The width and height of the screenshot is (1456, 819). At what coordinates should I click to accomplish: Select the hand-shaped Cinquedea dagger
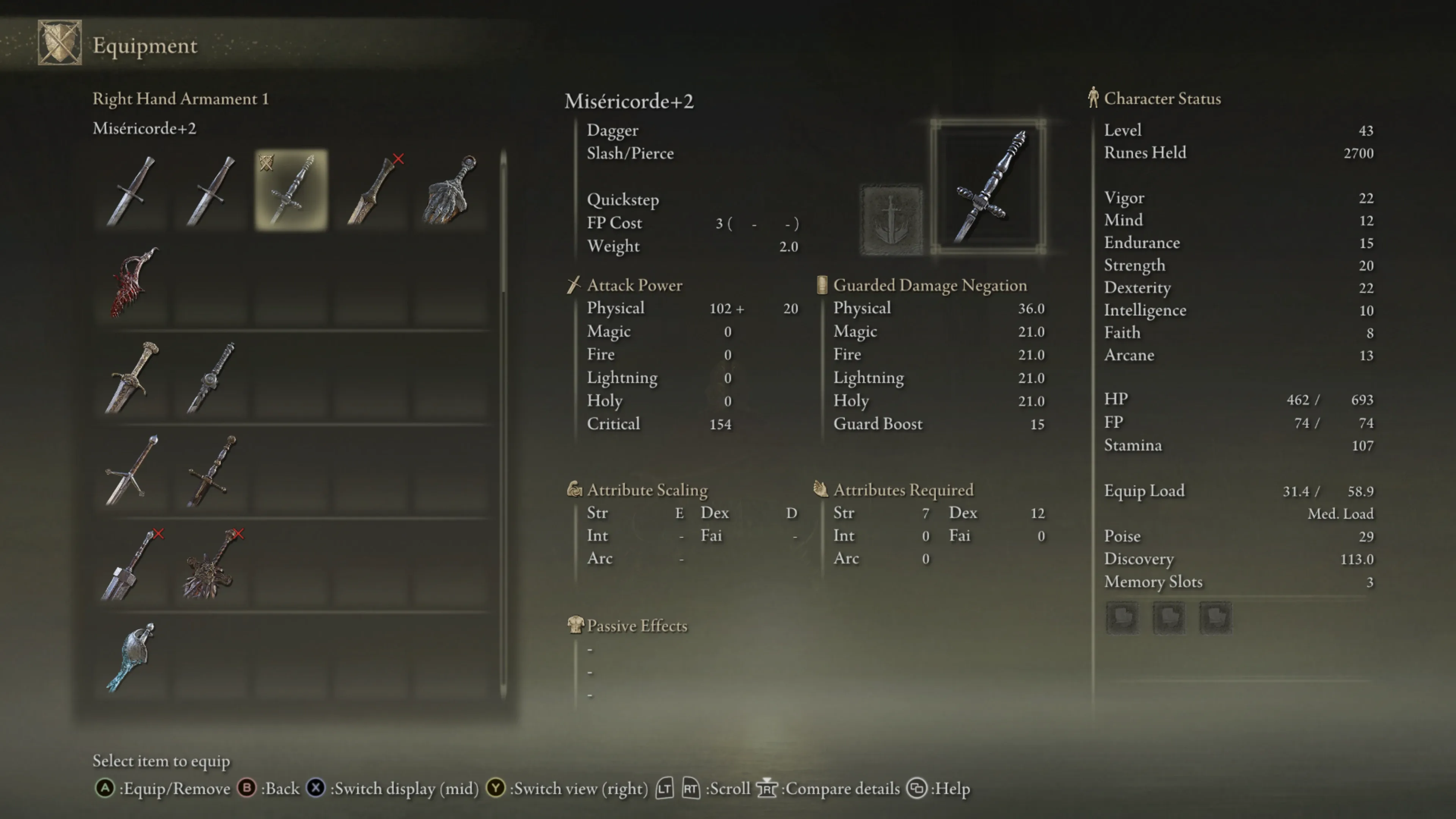coord(450,190)
